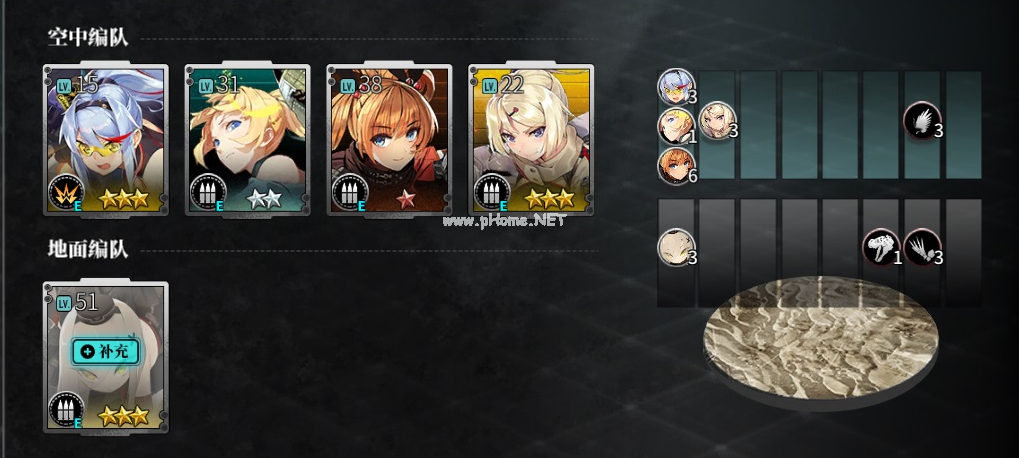This screenshot has height=458, width=1019.
Task: Pick the level 38 orange-haired girl card
Action: point(389,140)
